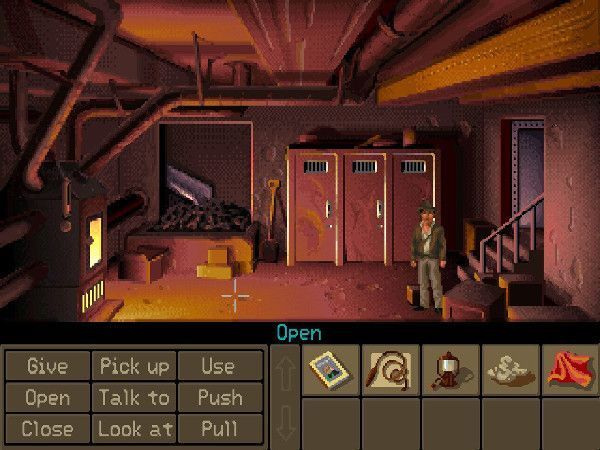Activate the Use verb
This screenshot has width=600, height=450.
click(217, 366)
